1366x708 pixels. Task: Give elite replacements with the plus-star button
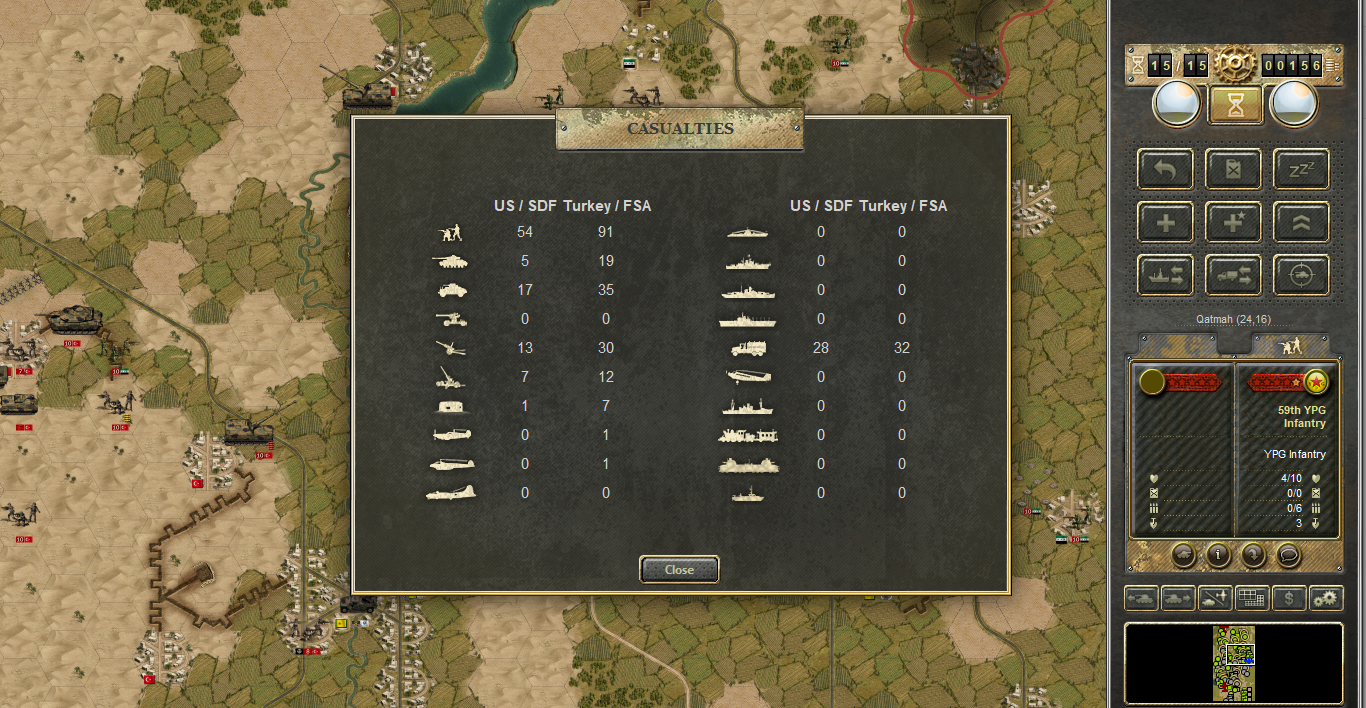(1233, 222)
